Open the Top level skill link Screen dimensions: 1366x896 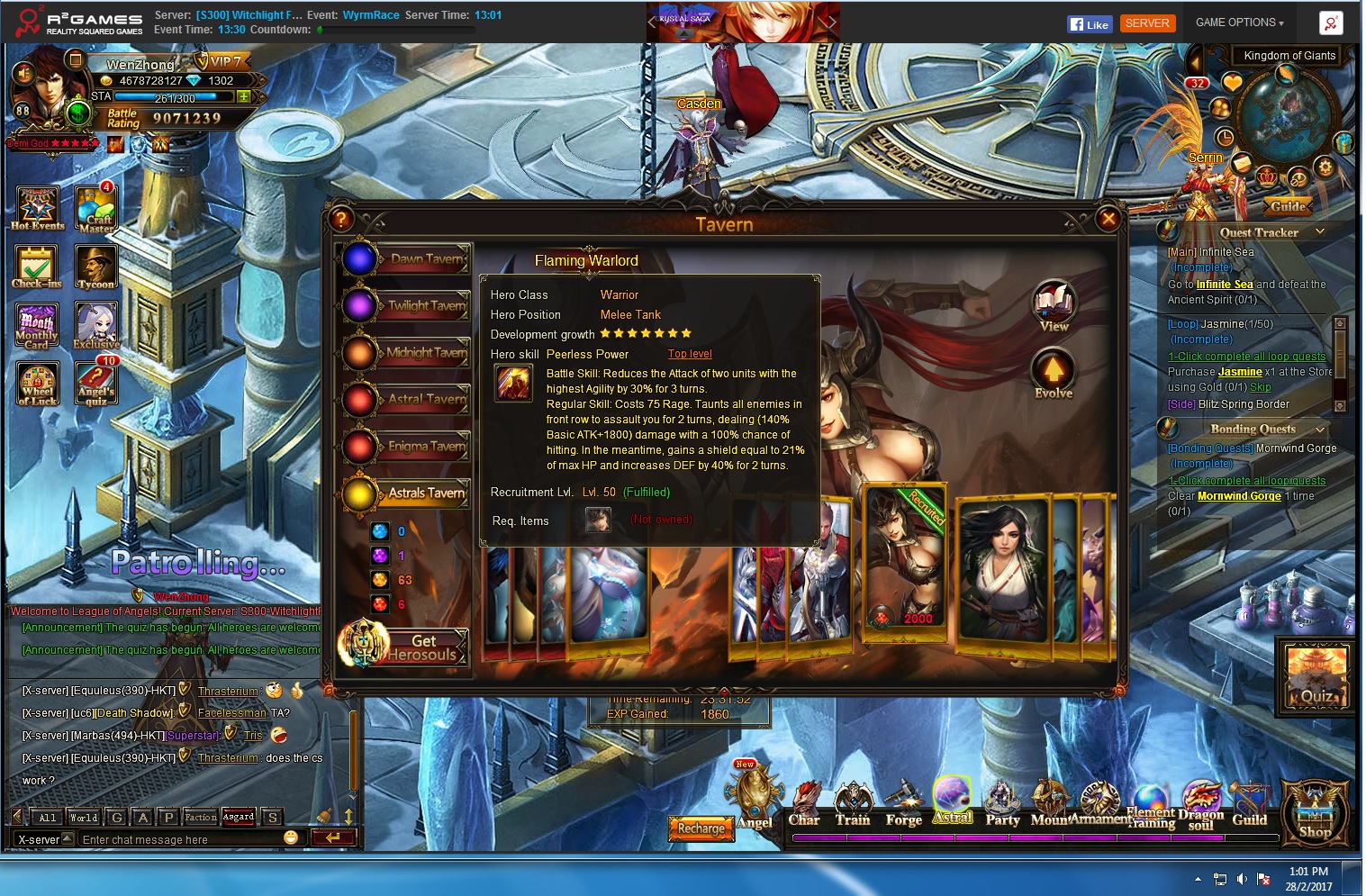690,354
